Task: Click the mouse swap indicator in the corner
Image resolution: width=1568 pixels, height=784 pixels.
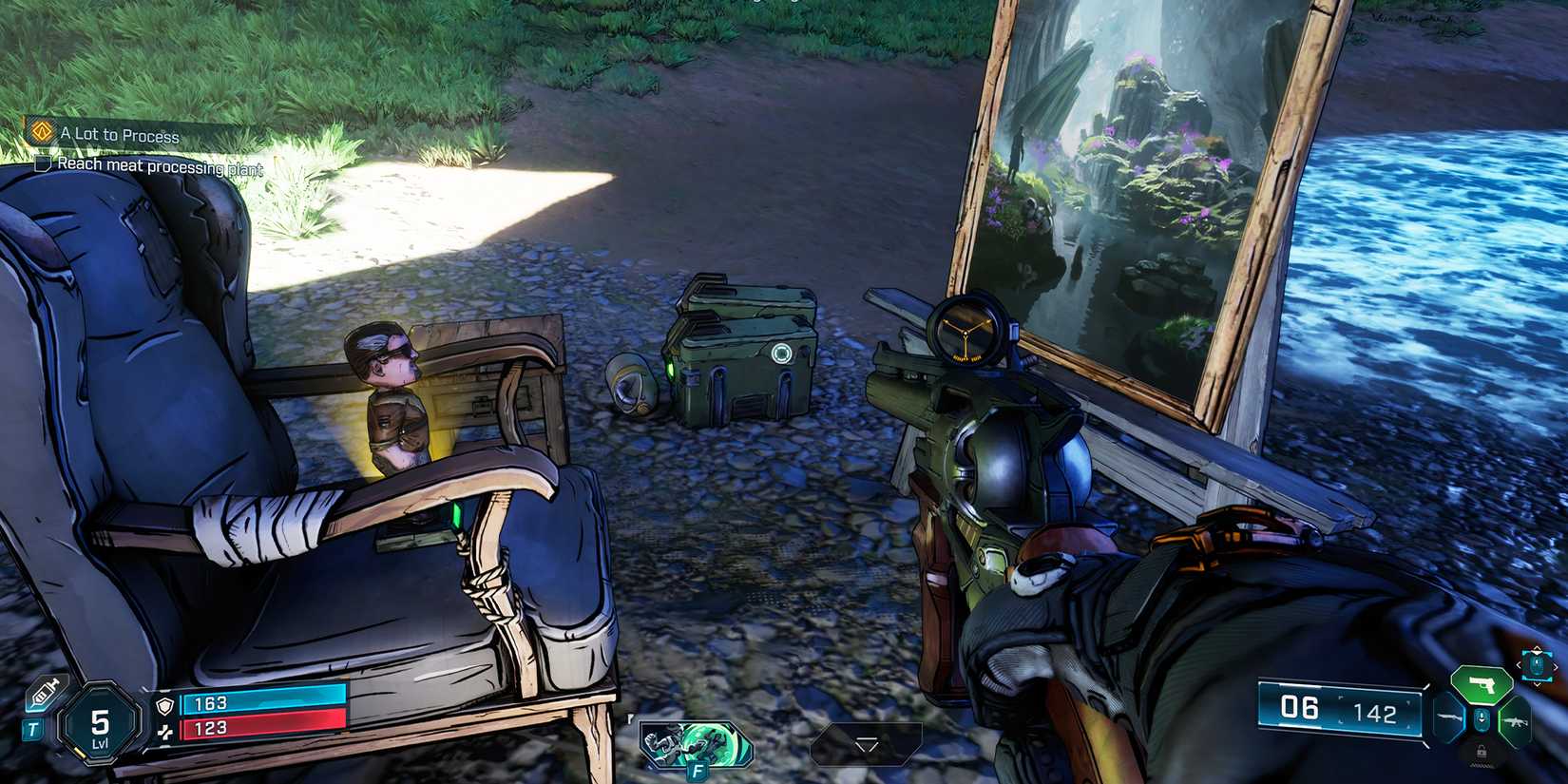Action: [1537, 665]
